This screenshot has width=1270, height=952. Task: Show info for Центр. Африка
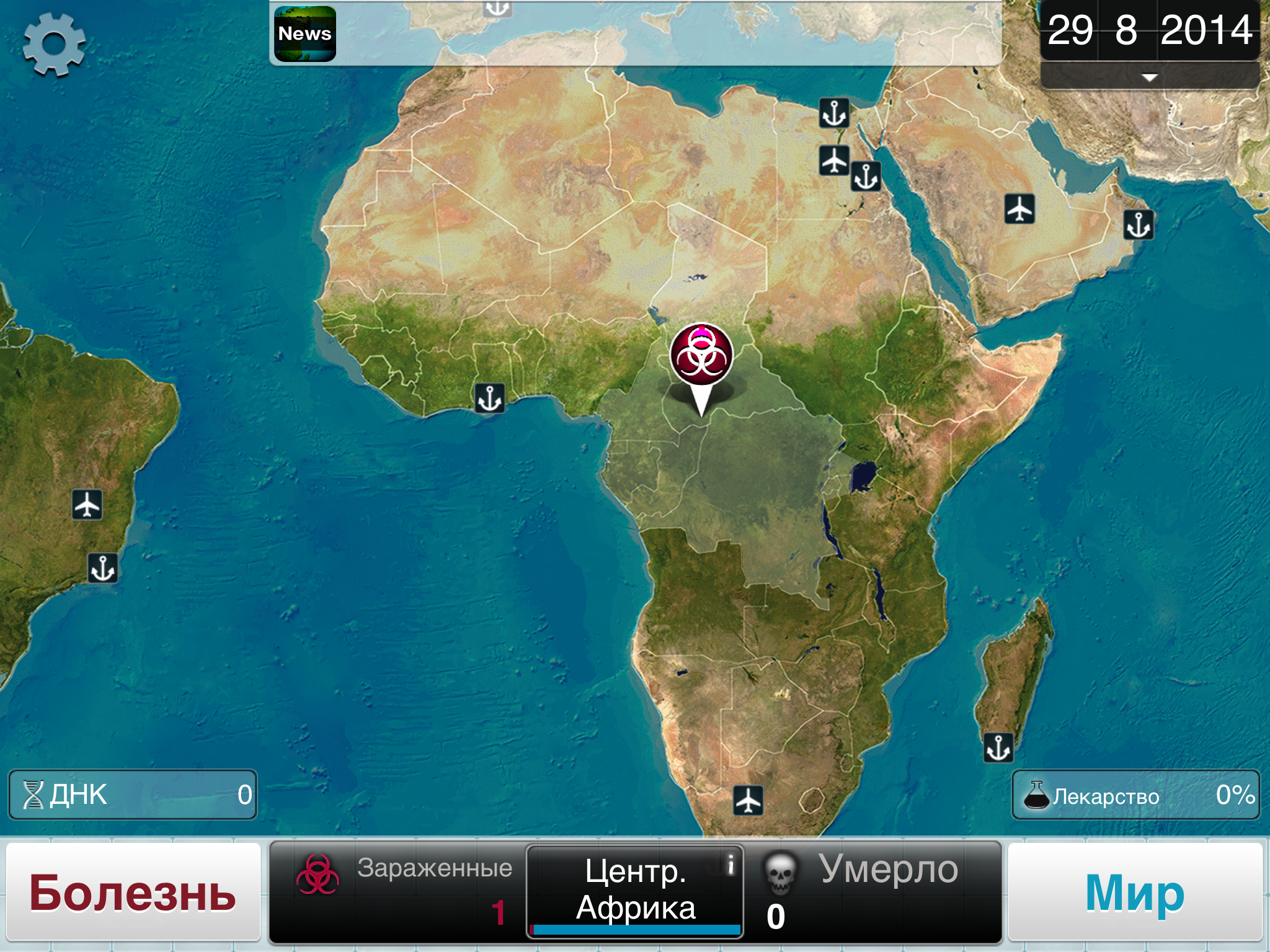pyautogui.click(x=730, y=863)
